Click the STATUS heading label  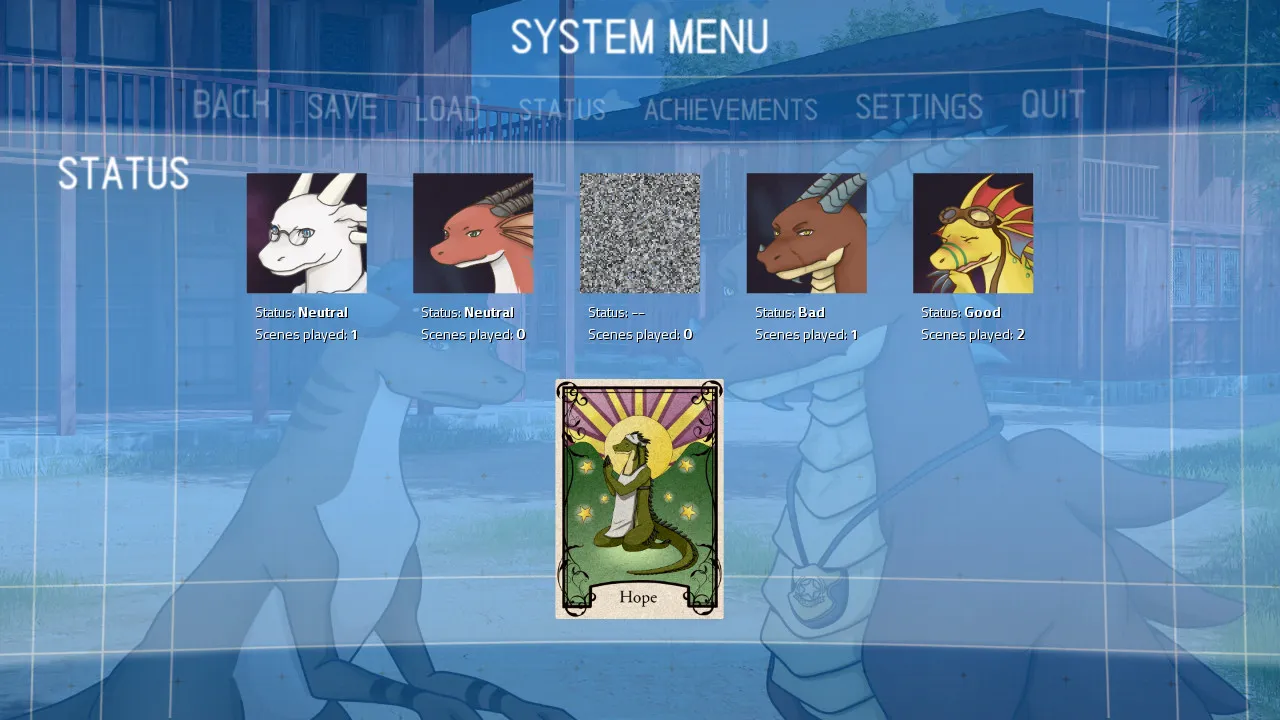[x=124, y=174]
